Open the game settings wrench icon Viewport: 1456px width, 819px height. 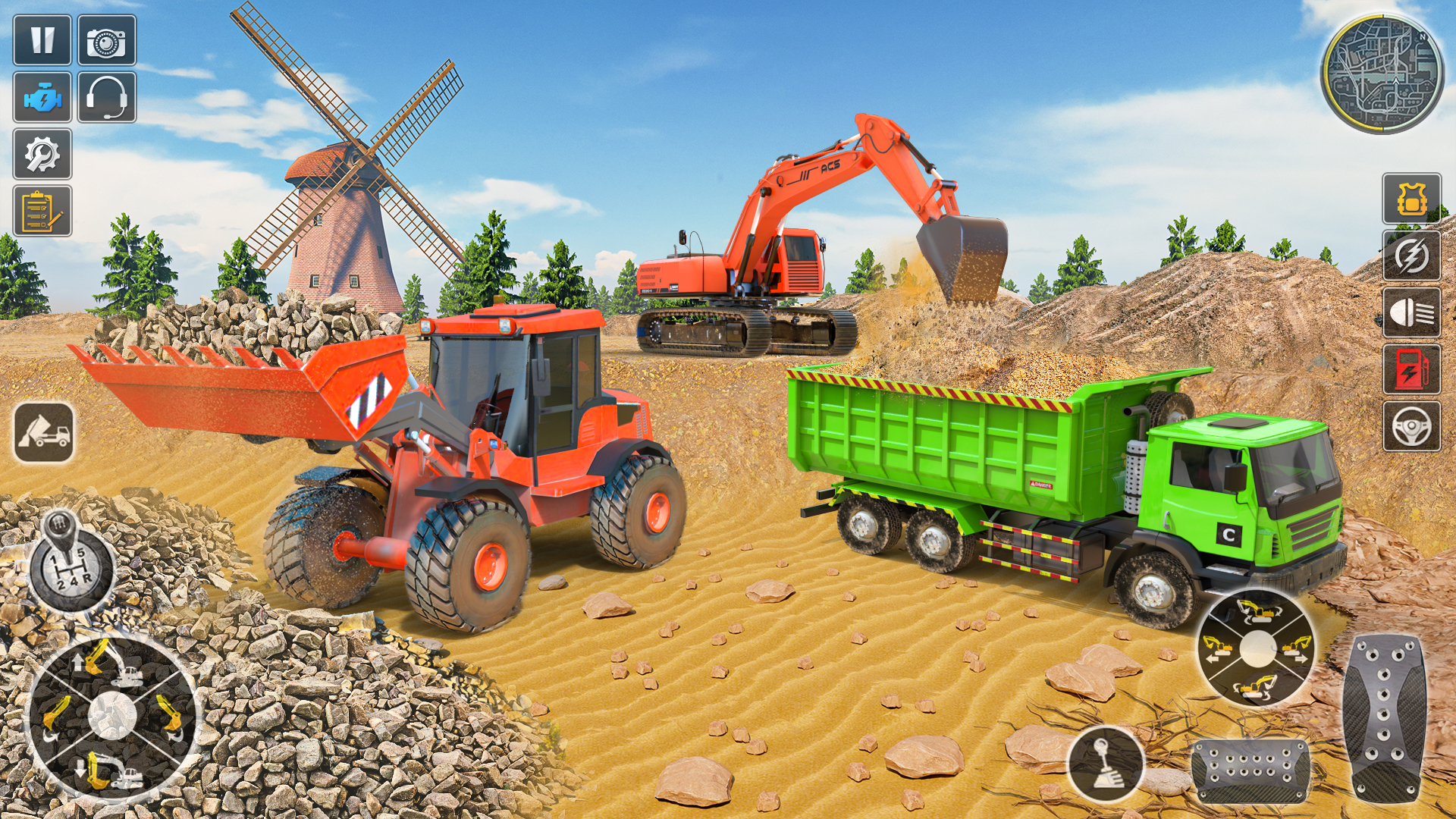point(43,155)
